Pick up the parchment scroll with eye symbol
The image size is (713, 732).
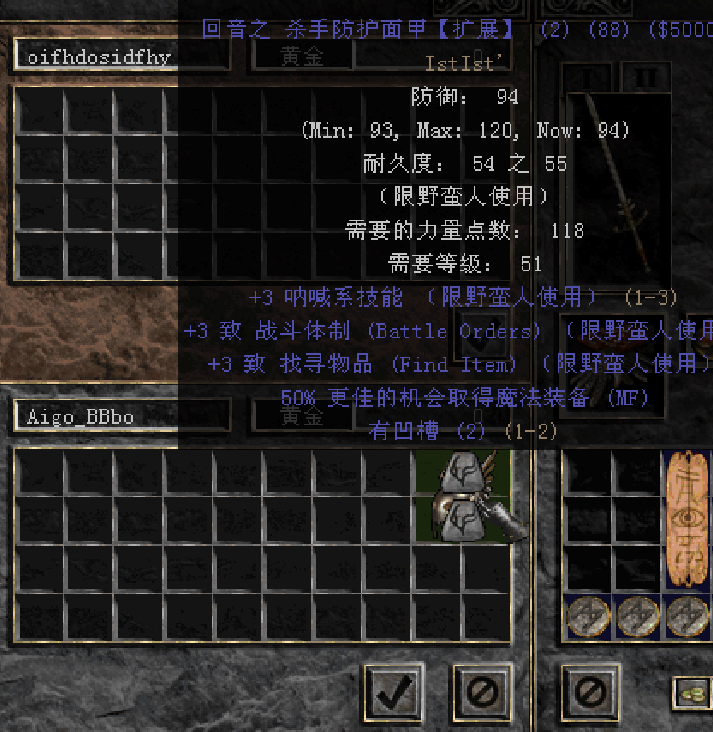click(687, 520)
